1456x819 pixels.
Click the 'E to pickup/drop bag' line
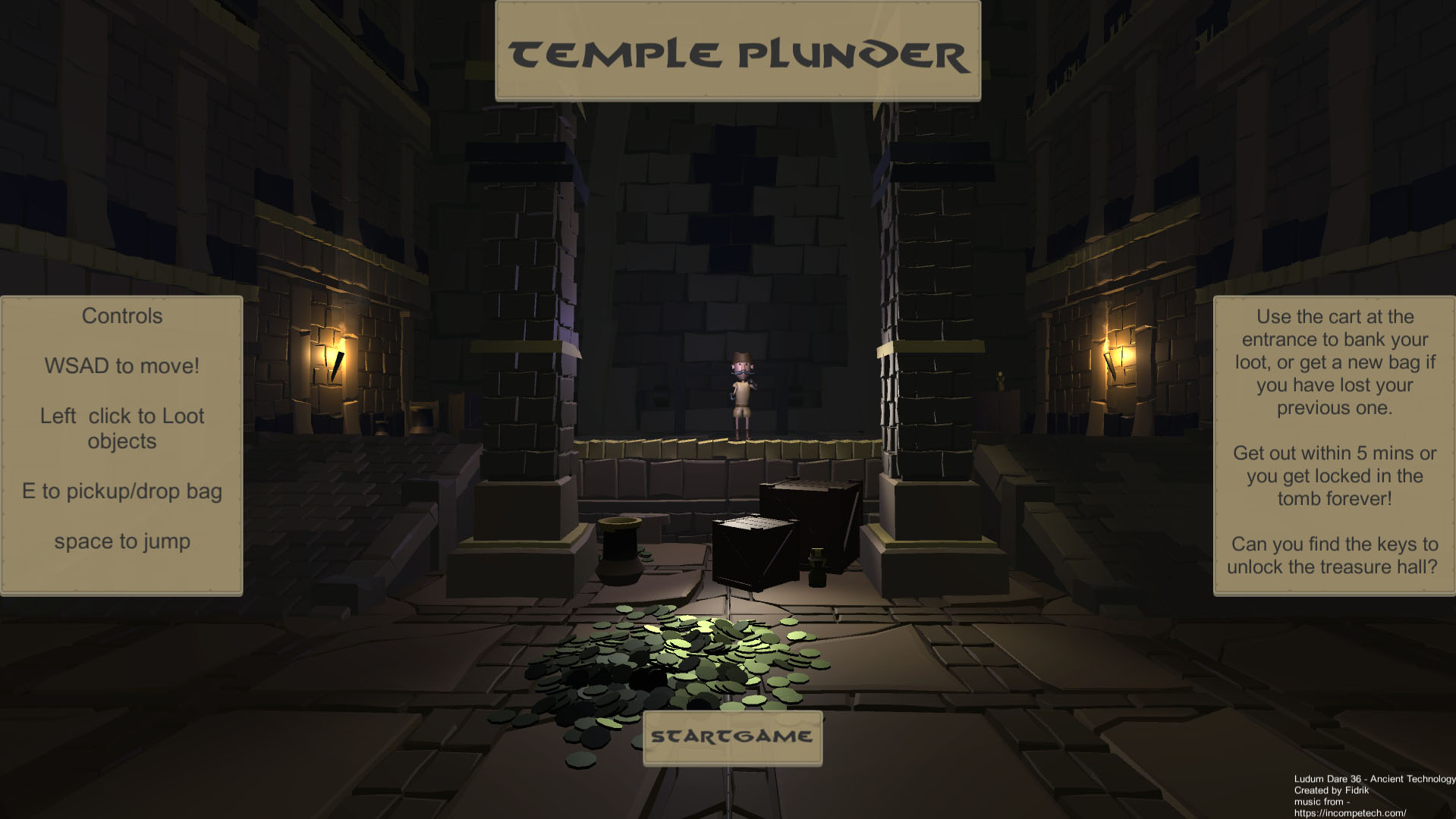[121, 491]
